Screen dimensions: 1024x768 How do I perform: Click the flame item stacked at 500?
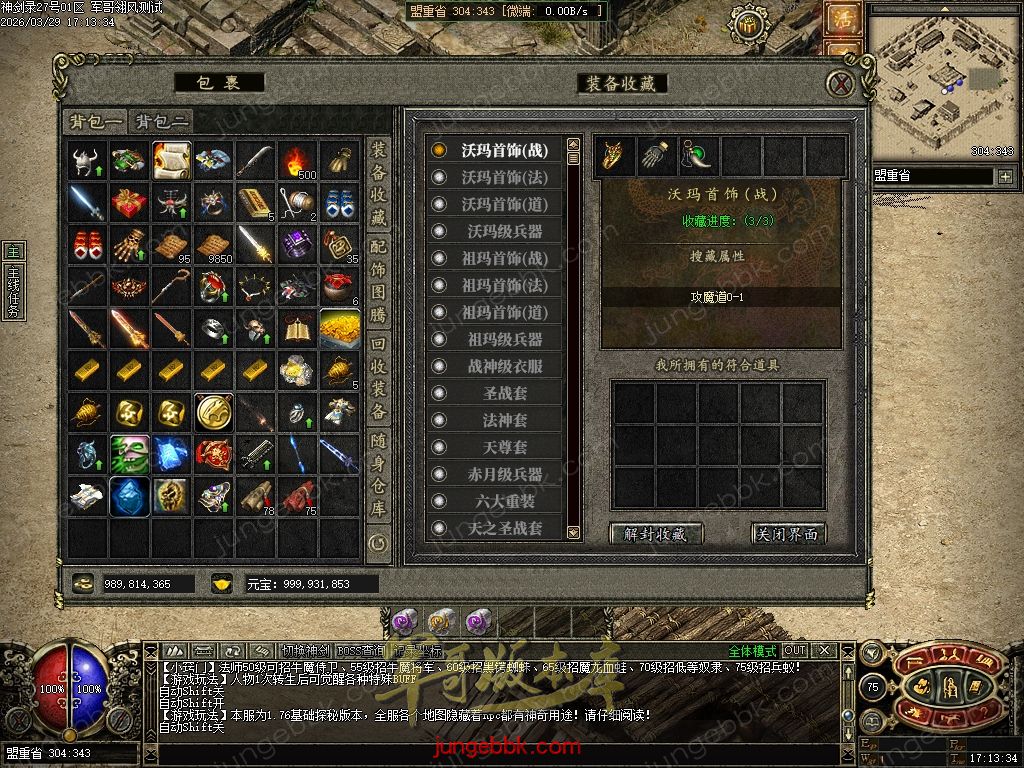pos(297,160)
